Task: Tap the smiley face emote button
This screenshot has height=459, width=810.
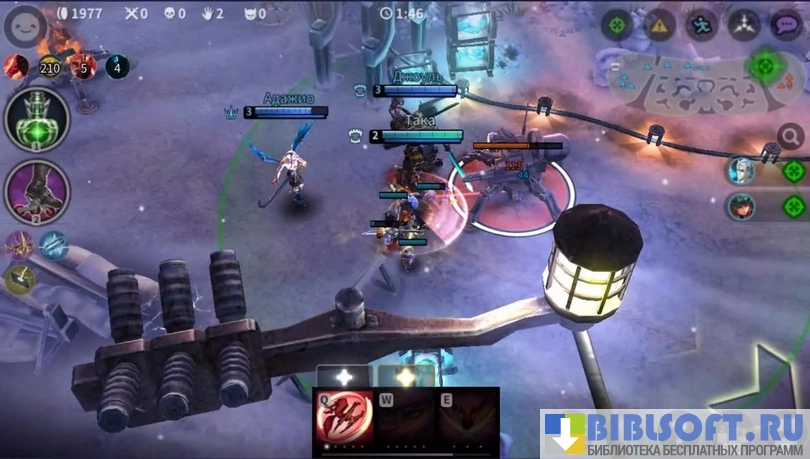Action: (x=24, y=26)
